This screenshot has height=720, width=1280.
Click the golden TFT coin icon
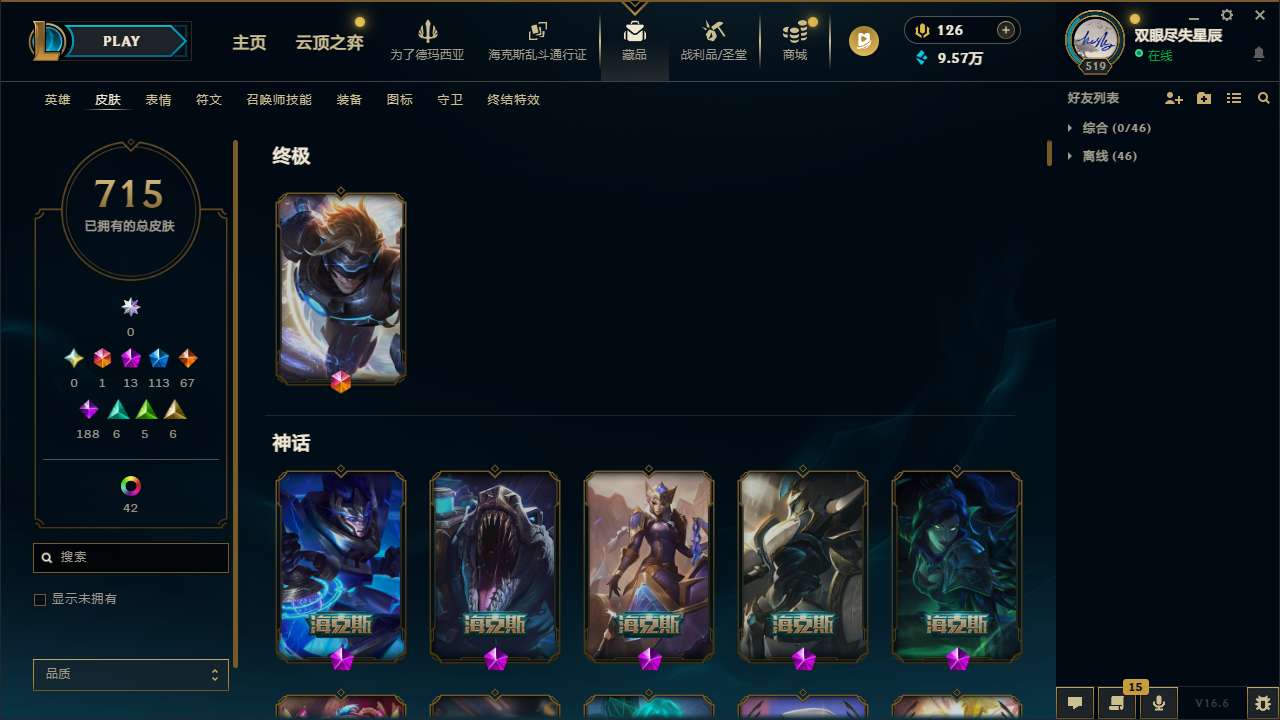point(862,41)
